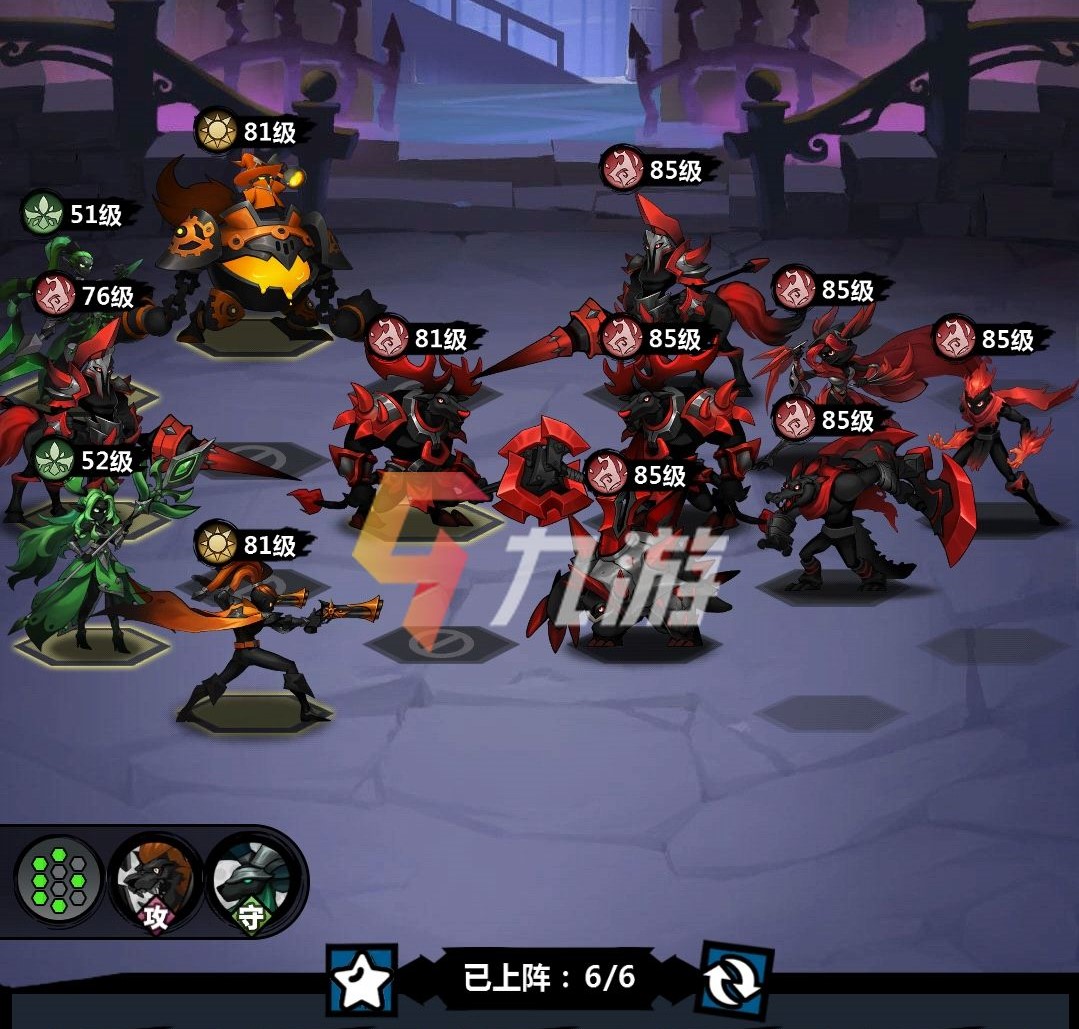
Task: Click the star button beside the deployed count
Action: pos(361,981)
